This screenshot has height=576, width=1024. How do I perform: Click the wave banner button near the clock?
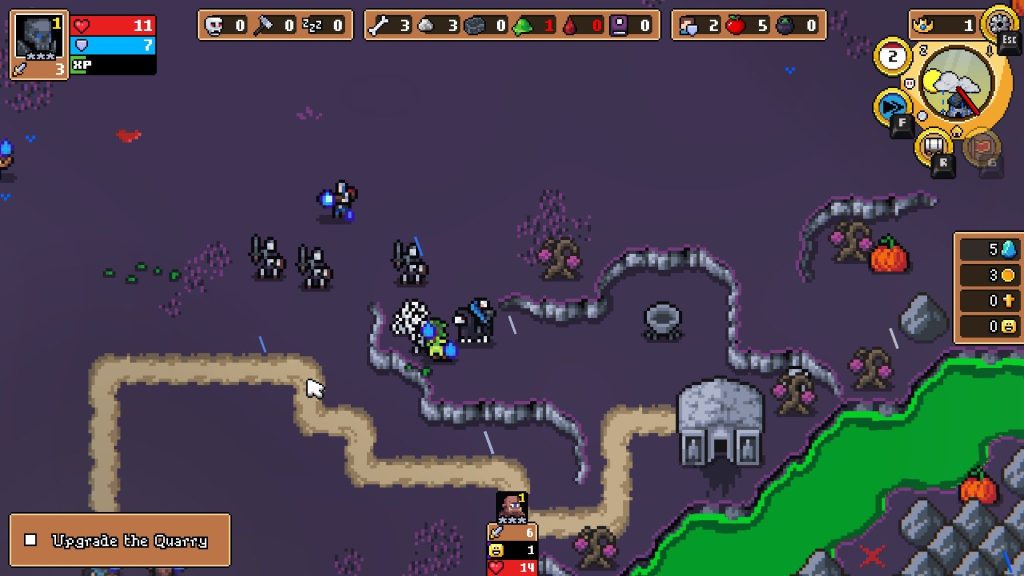tap(934, 149)
